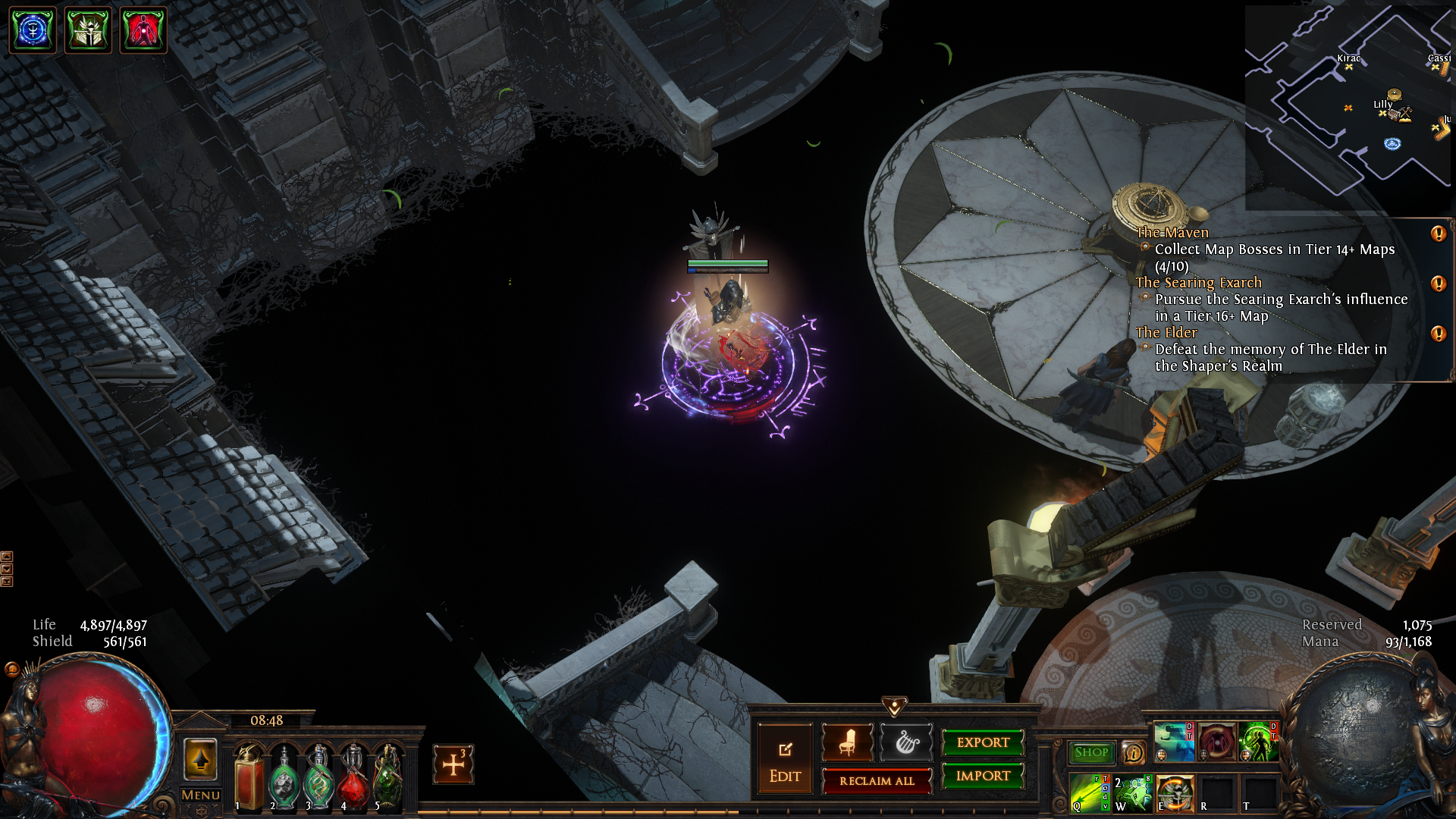Open the Menu button
The image size is (1456, 819).
click(201, 795)
